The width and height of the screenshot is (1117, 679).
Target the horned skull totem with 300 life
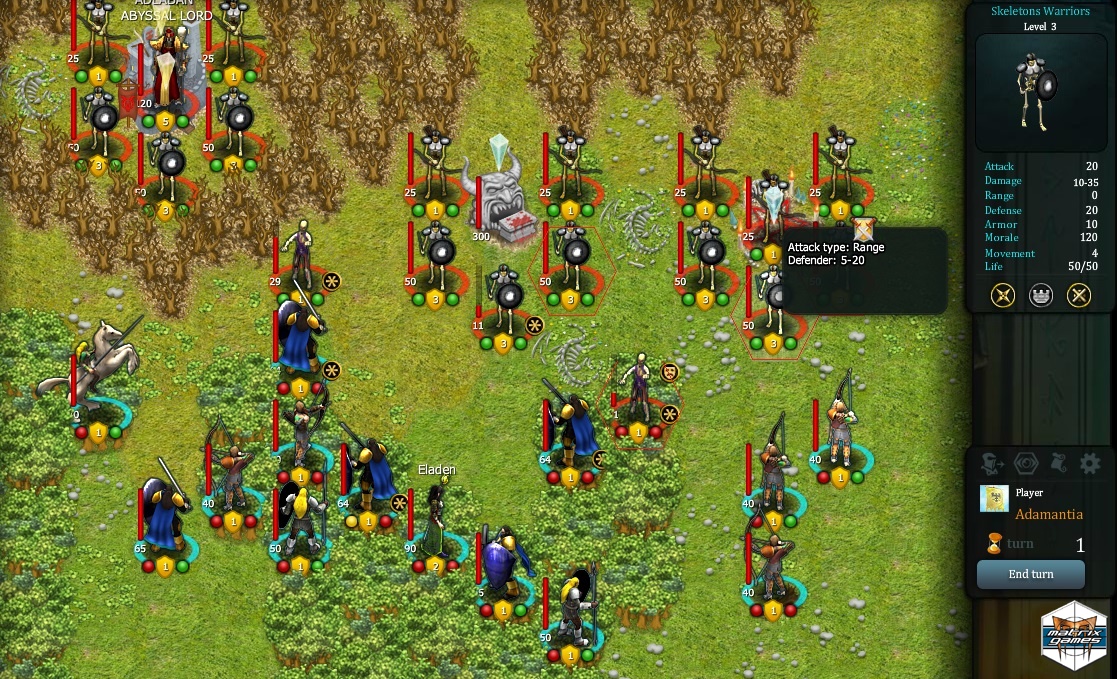pos(500,195)
